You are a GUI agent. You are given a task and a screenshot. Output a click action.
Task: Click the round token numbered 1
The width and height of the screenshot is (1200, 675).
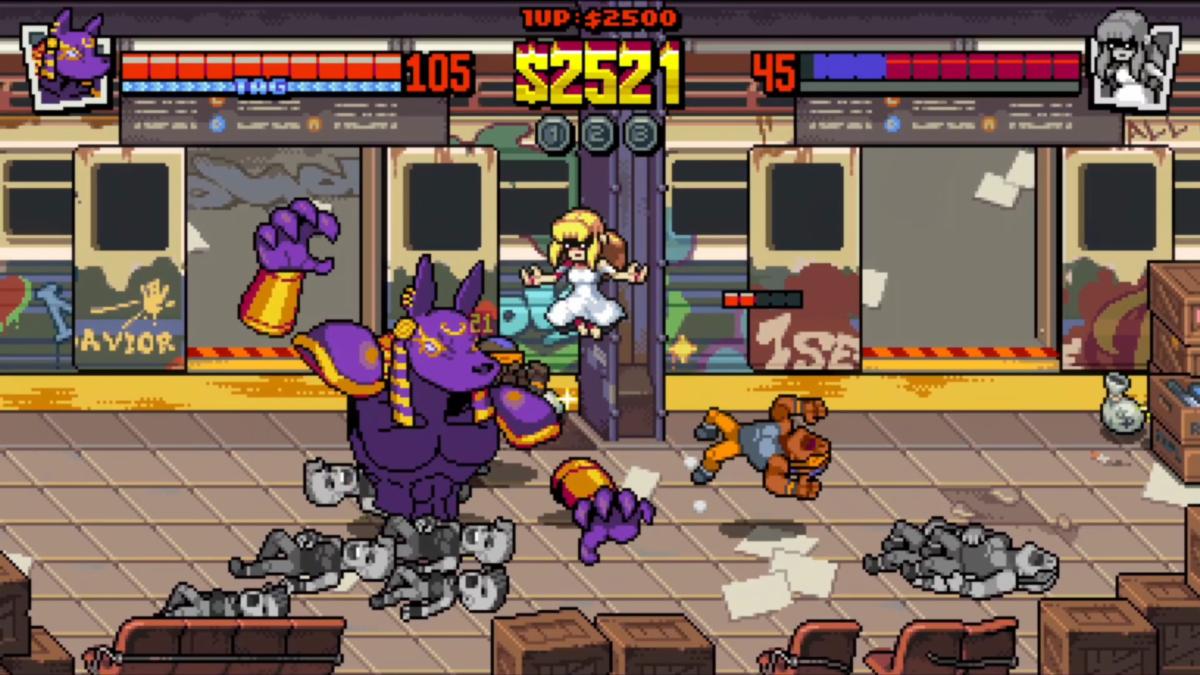point(554,133)
